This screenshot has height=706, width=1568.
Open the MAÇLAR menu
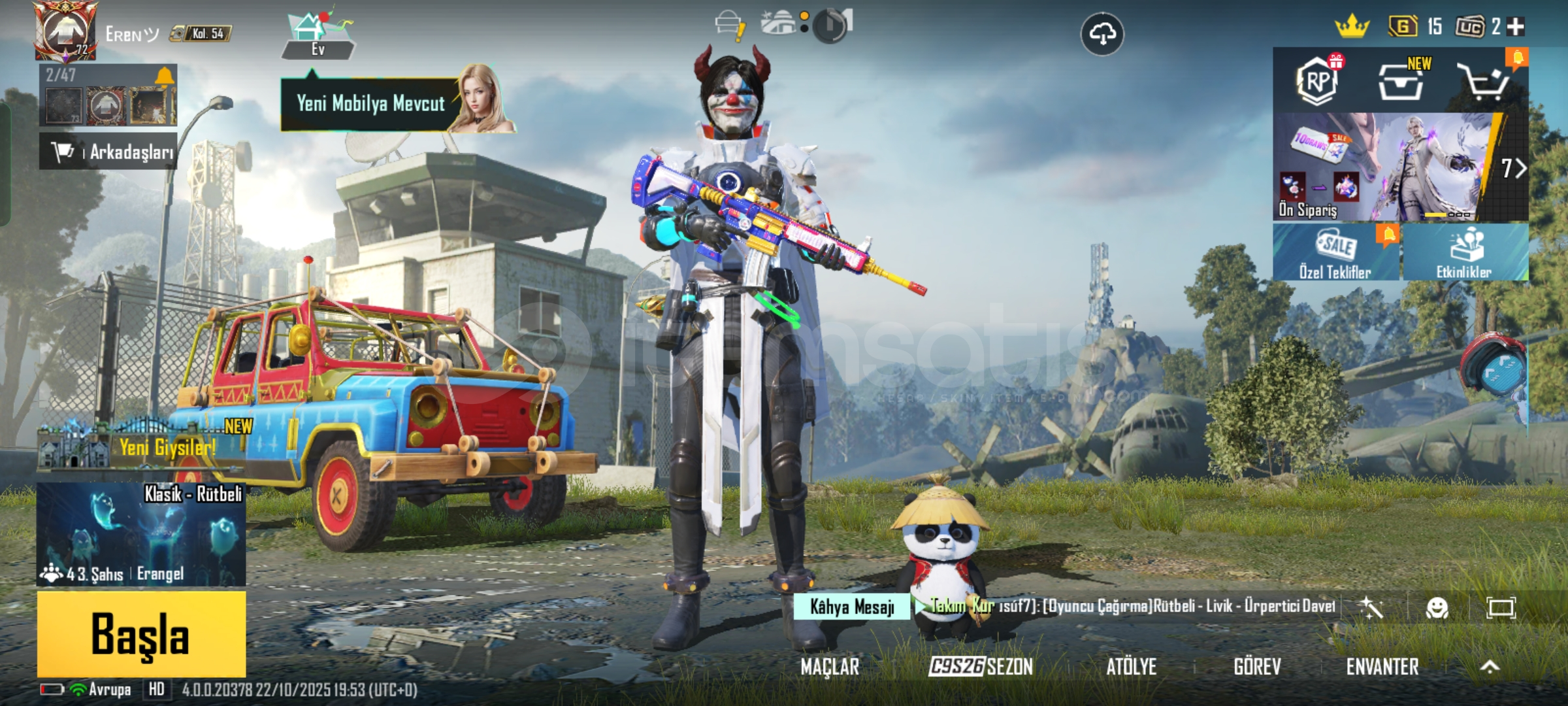tap(830, 667)
